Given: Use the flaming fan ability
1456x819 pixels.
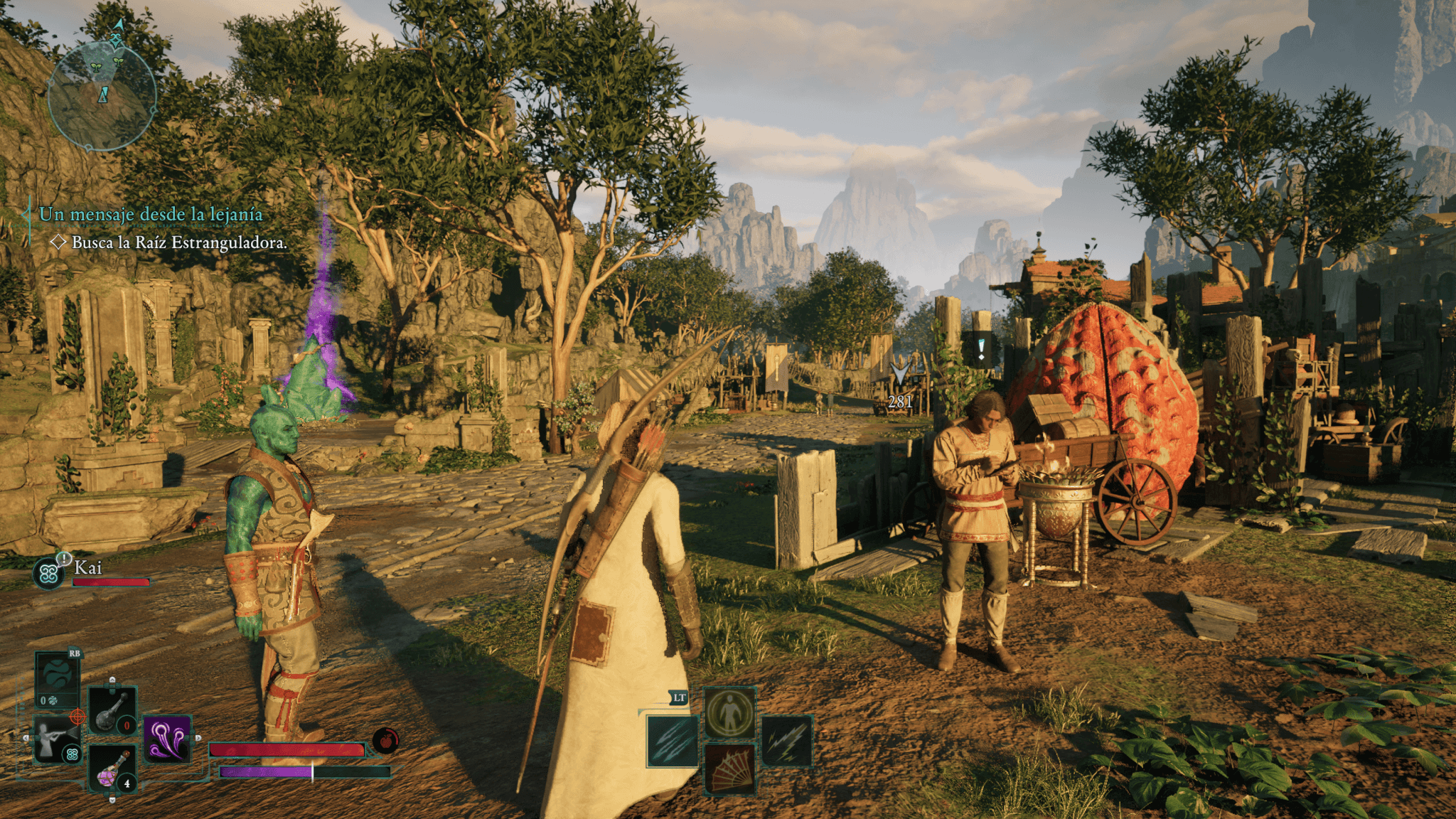Looking at the screenshot, I should [730, 769].
